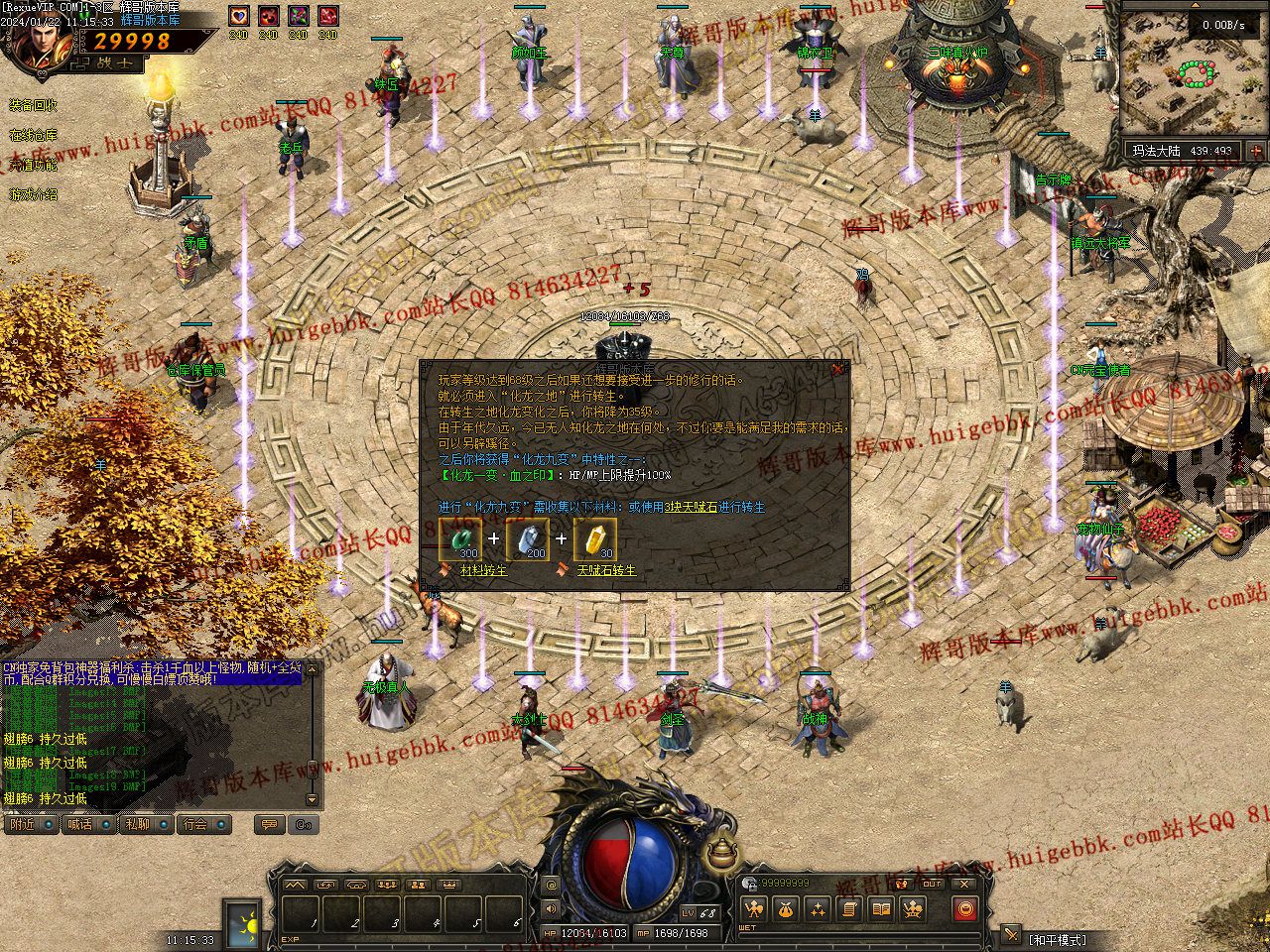Open the 充值功能 recharge menu
This screenshot has height=952, width=1270.
pyautogui.click(x=34, y=165)
